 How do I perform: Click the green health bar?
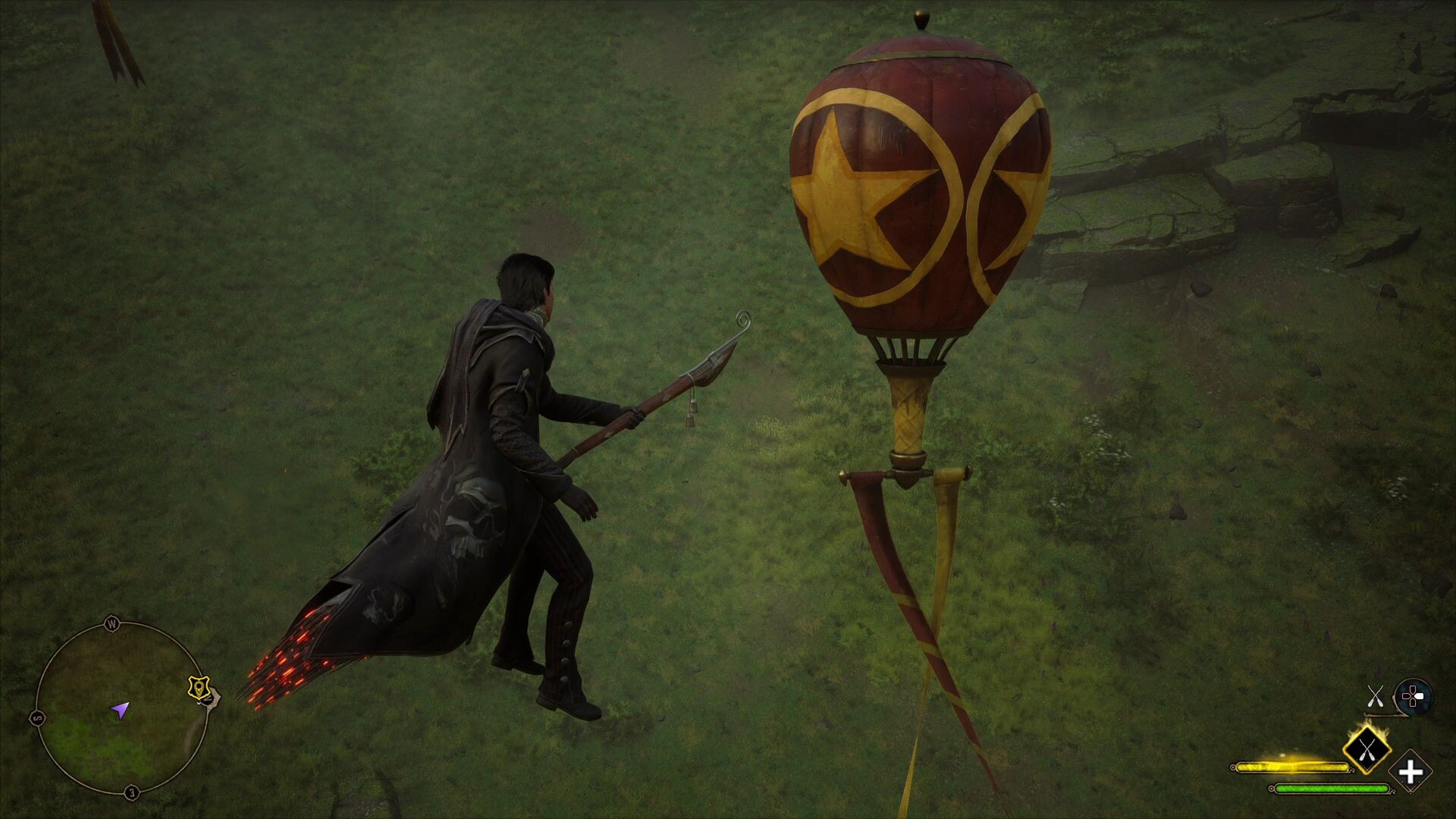pyautogui.click(x=1332, y=788)
